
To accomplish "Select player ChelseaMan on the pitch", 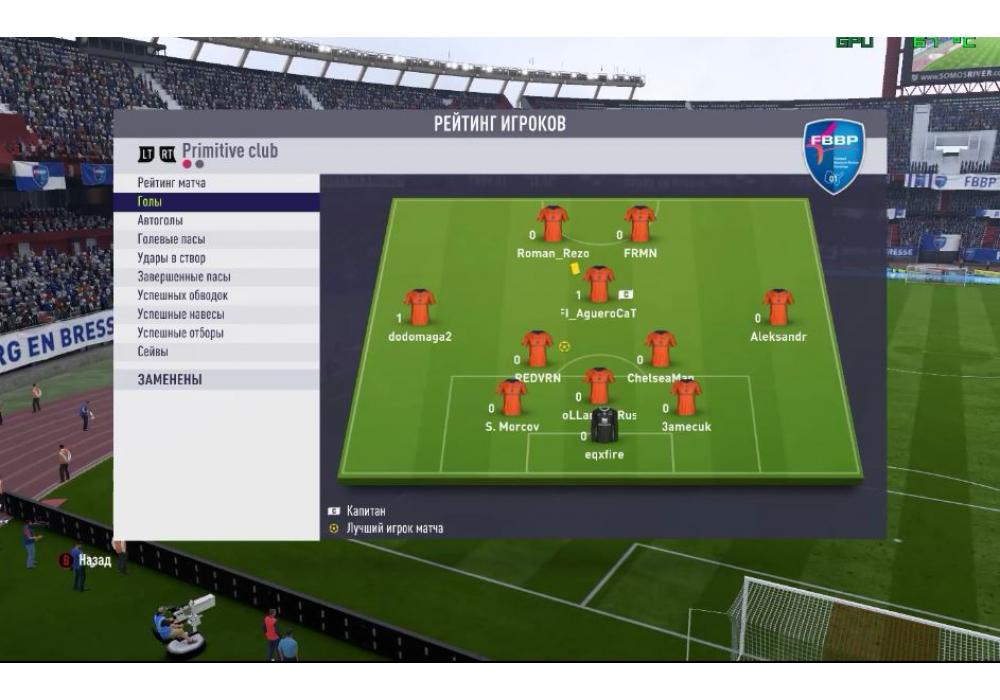I will point(660,350).
